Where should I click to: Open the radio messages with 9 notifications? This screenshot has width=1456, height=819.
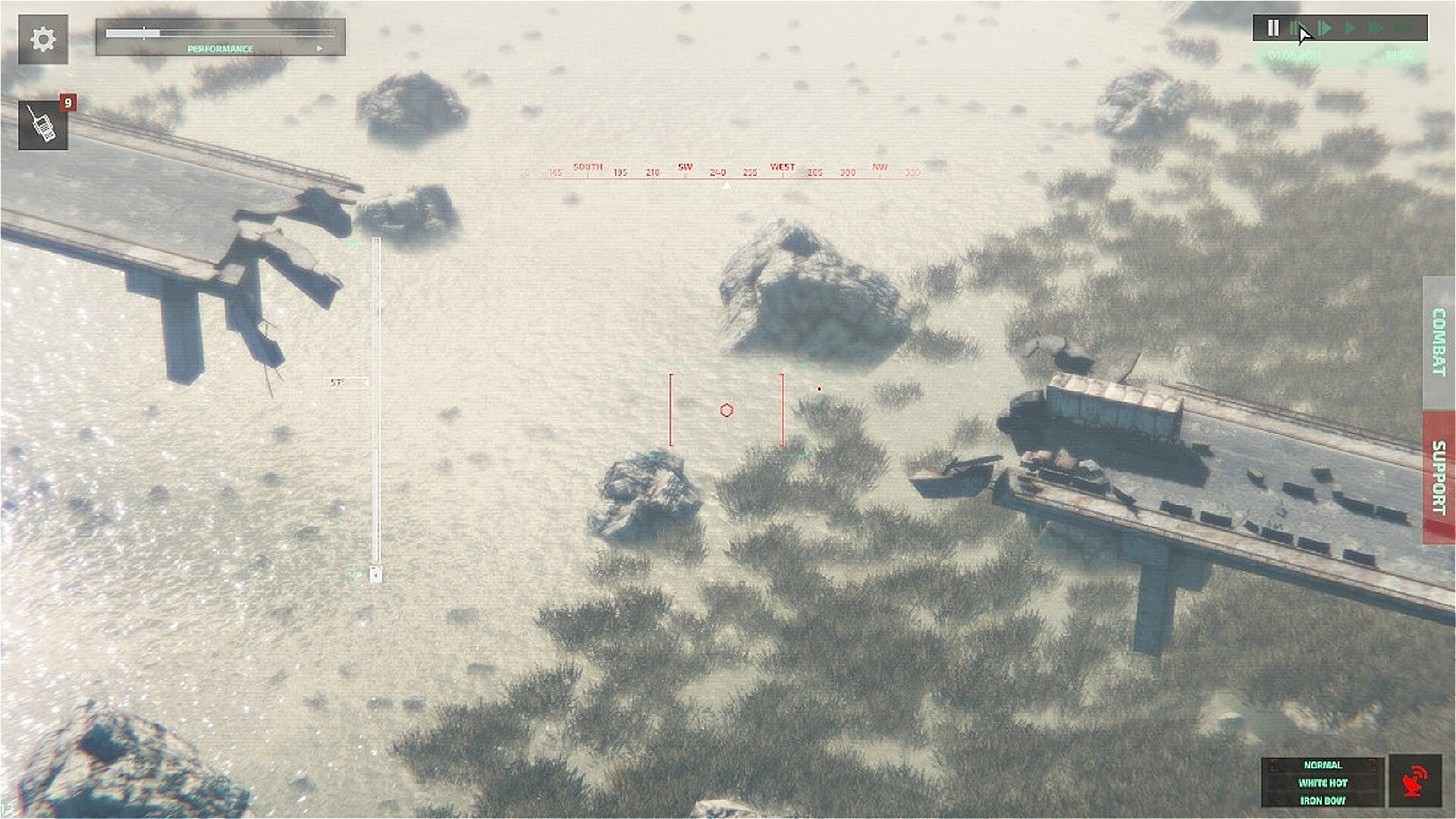pyautogui.click(x=43, y=123)
